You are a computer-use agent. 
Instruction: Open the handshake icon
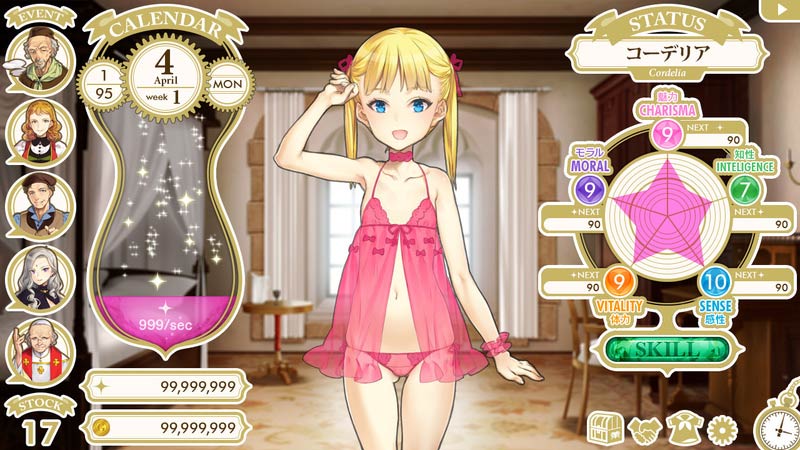point(644,429)
